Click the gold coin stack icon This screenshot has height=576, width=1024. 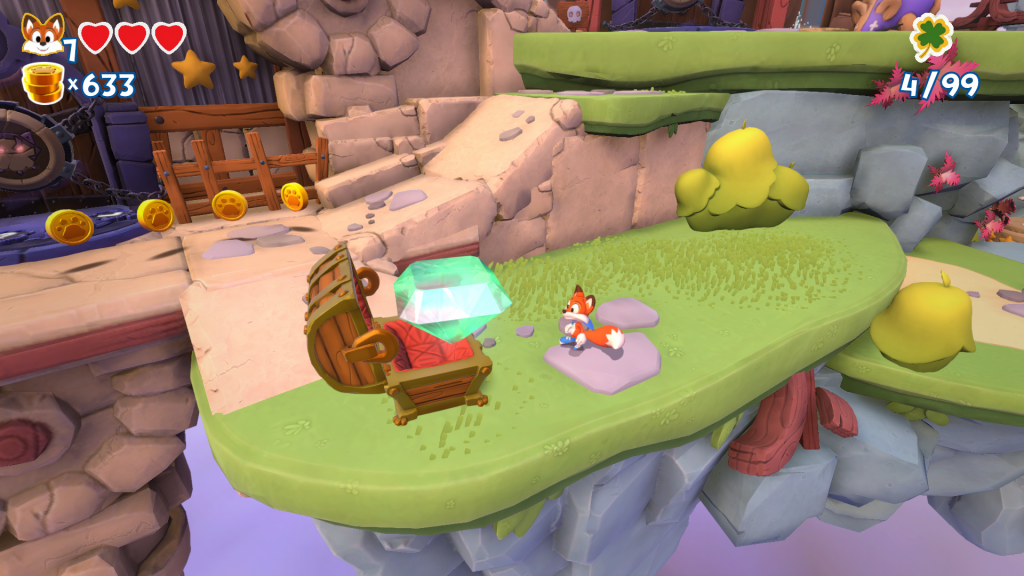pos(42,84)
